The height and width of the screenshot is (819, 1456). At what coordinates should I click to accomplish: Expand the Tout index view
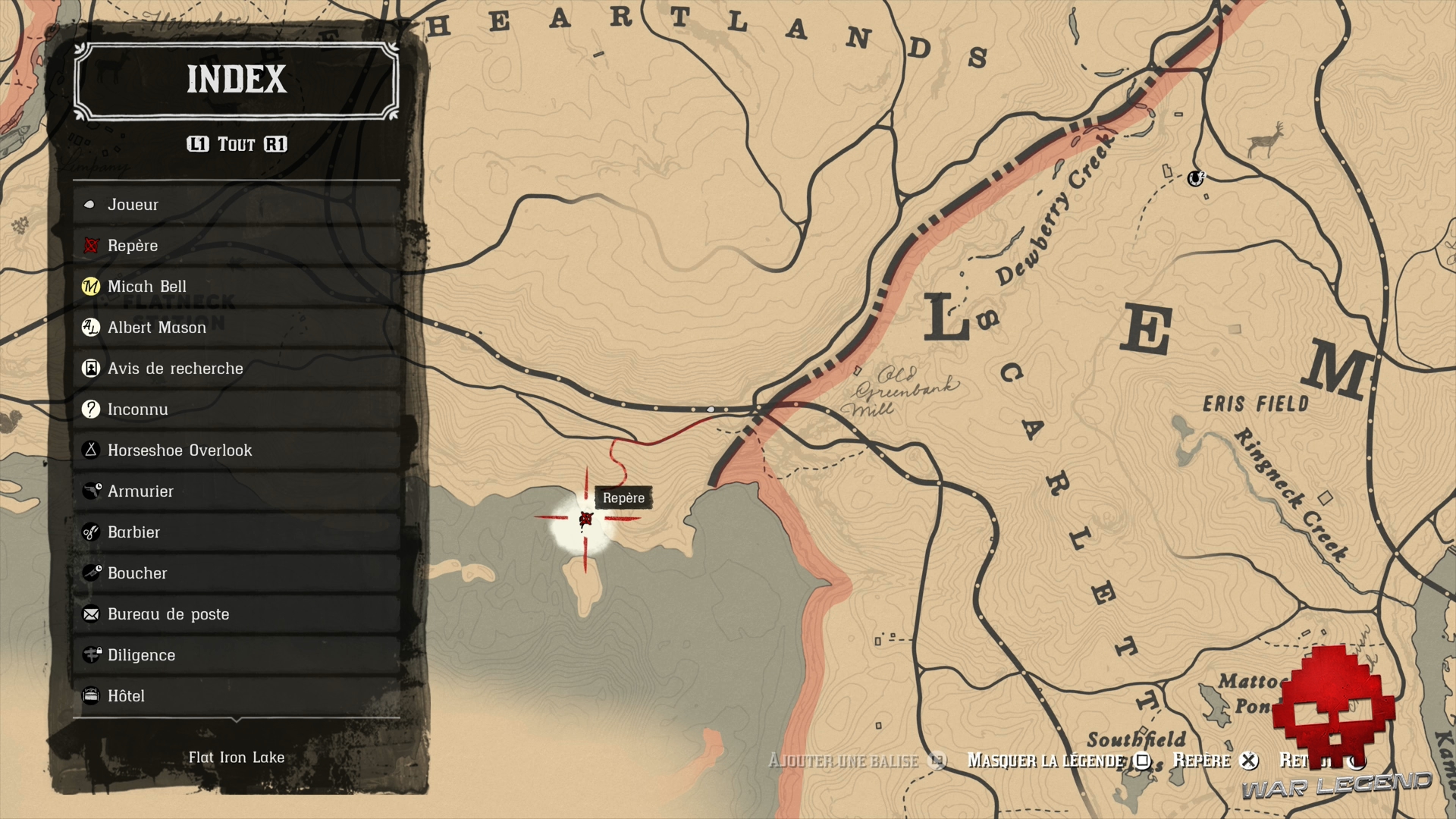(x=237, y=144)
